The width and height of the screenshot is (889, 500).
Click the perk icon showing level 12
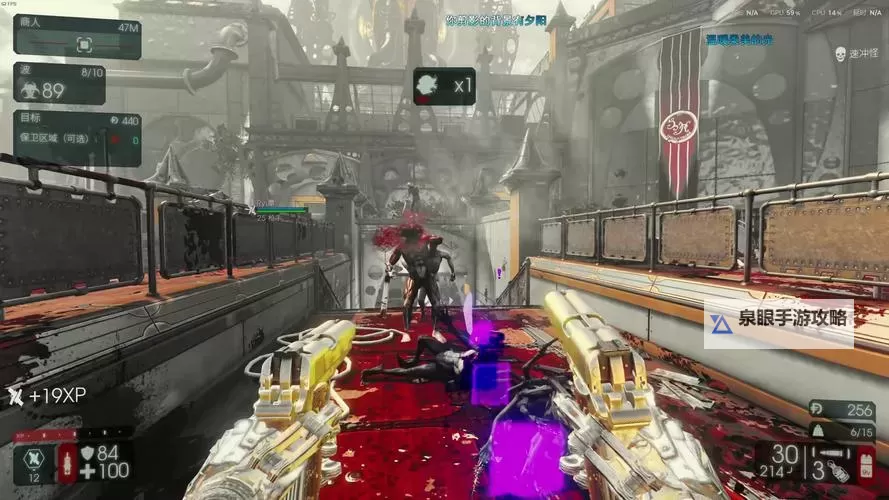click(35, 460)
